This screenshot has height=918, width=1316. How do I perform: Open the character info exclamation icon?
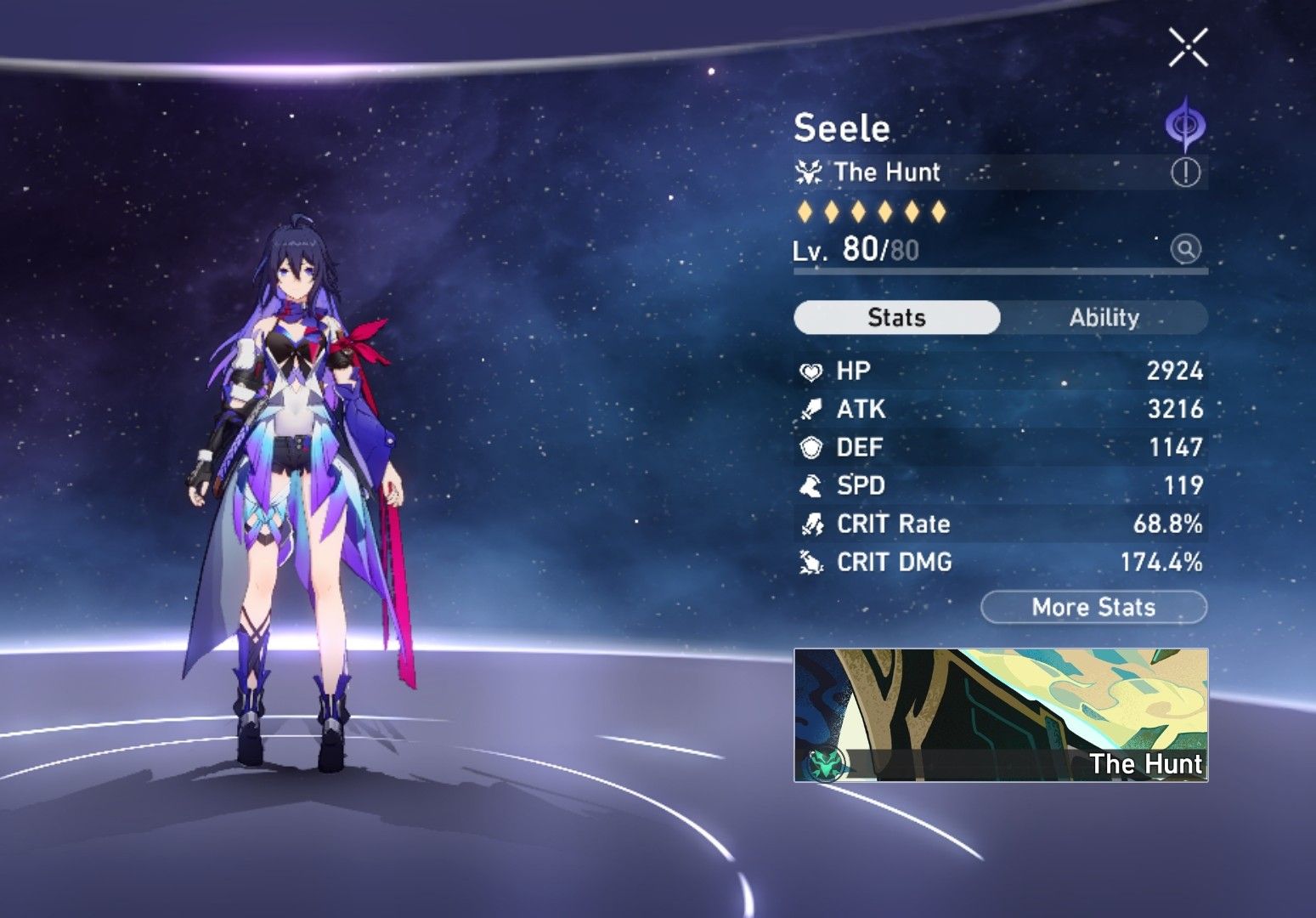coord(1187,172)
